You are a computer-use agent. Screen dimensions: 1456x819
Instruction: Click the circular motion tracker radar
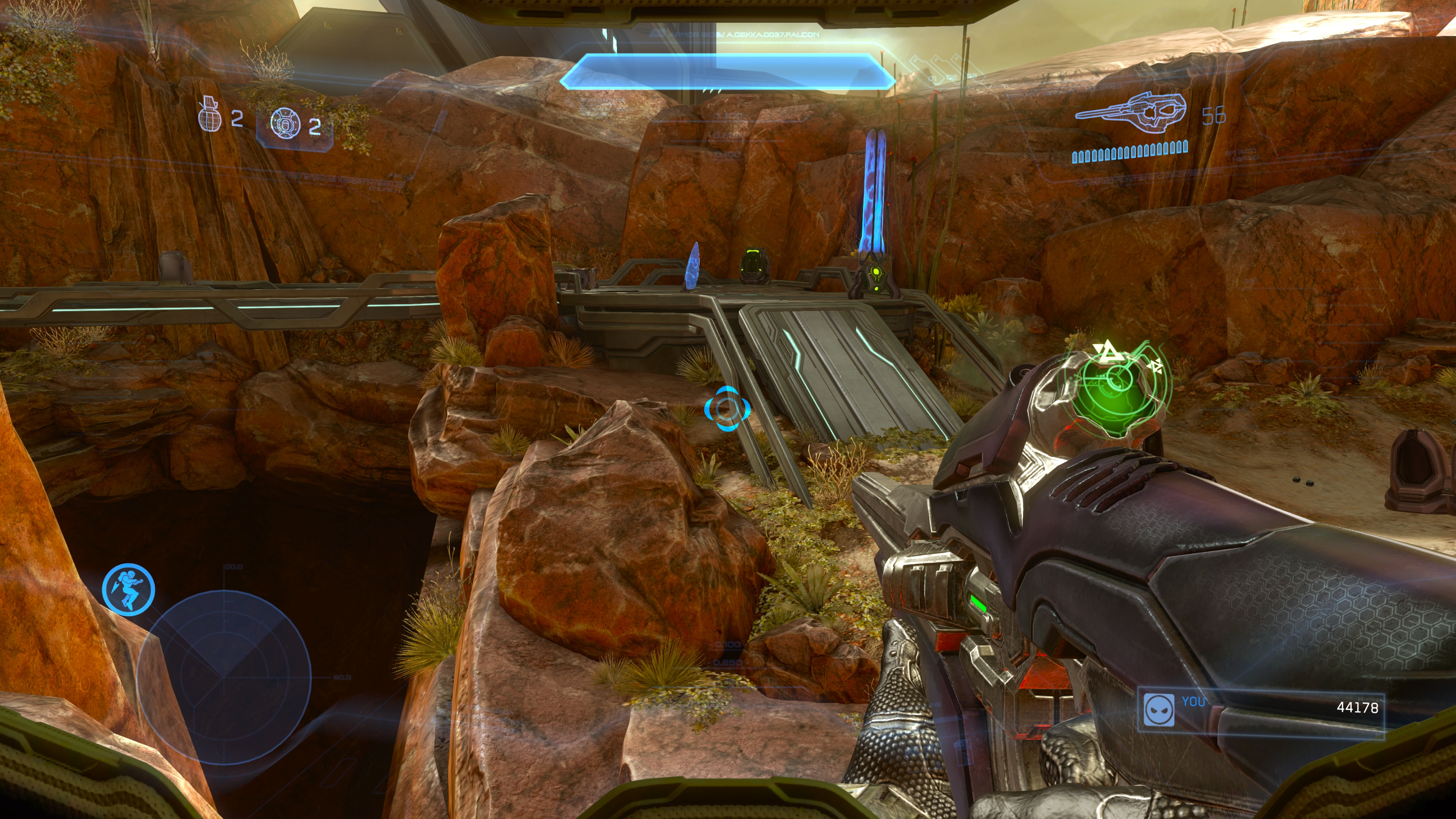click(x=224, y=675)
